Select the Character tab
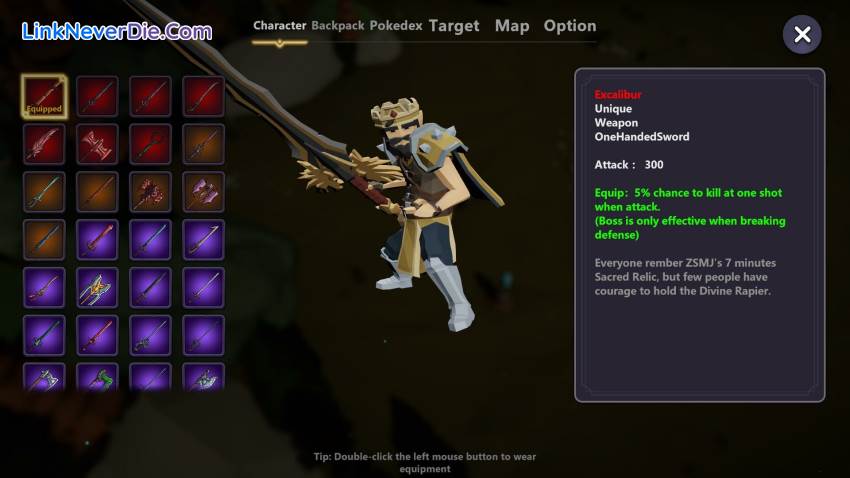The image size is (850, 478). [x=279, y=26]
